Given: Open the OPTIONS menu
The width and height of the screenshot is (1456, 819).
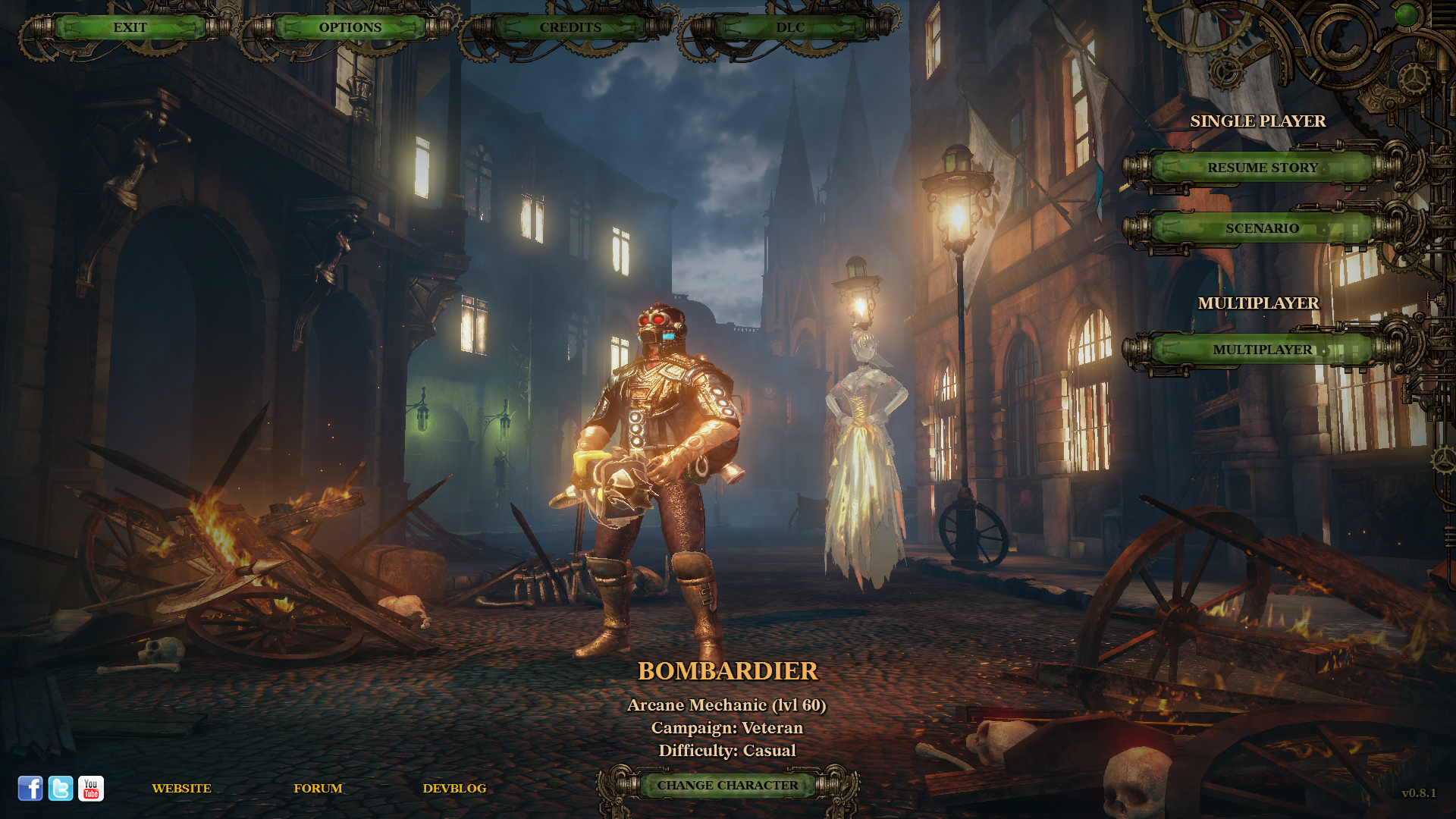Looking at the screenshot, I should tap(350, 27).
